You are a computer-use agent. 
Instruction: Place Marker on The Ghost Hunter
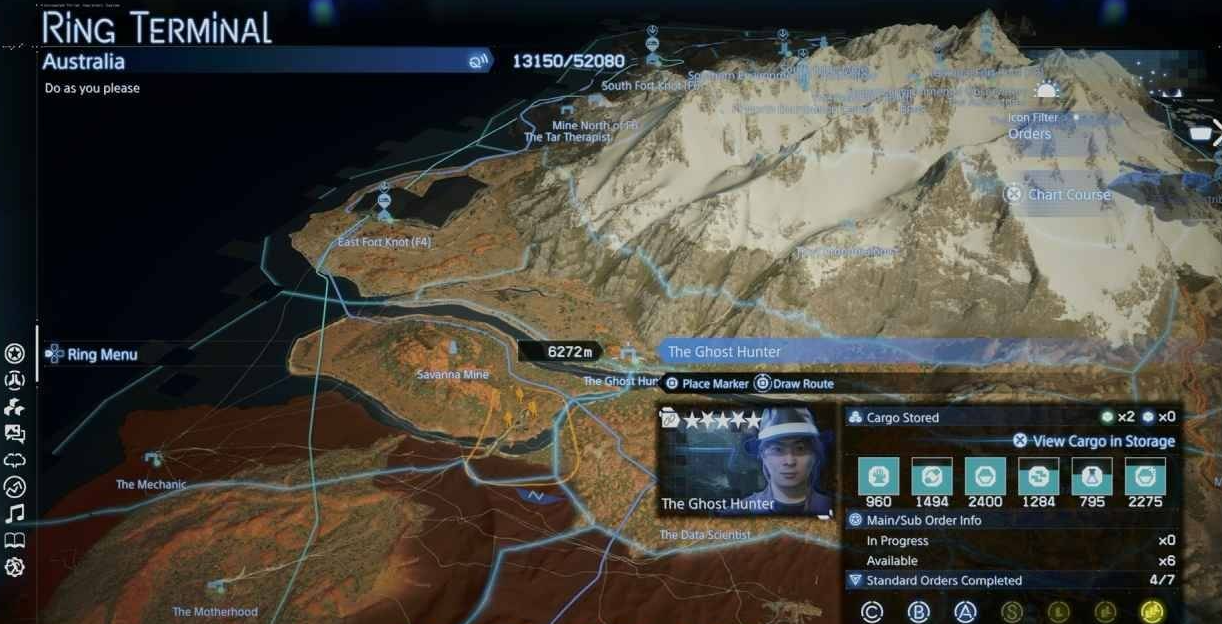(707, 384)
